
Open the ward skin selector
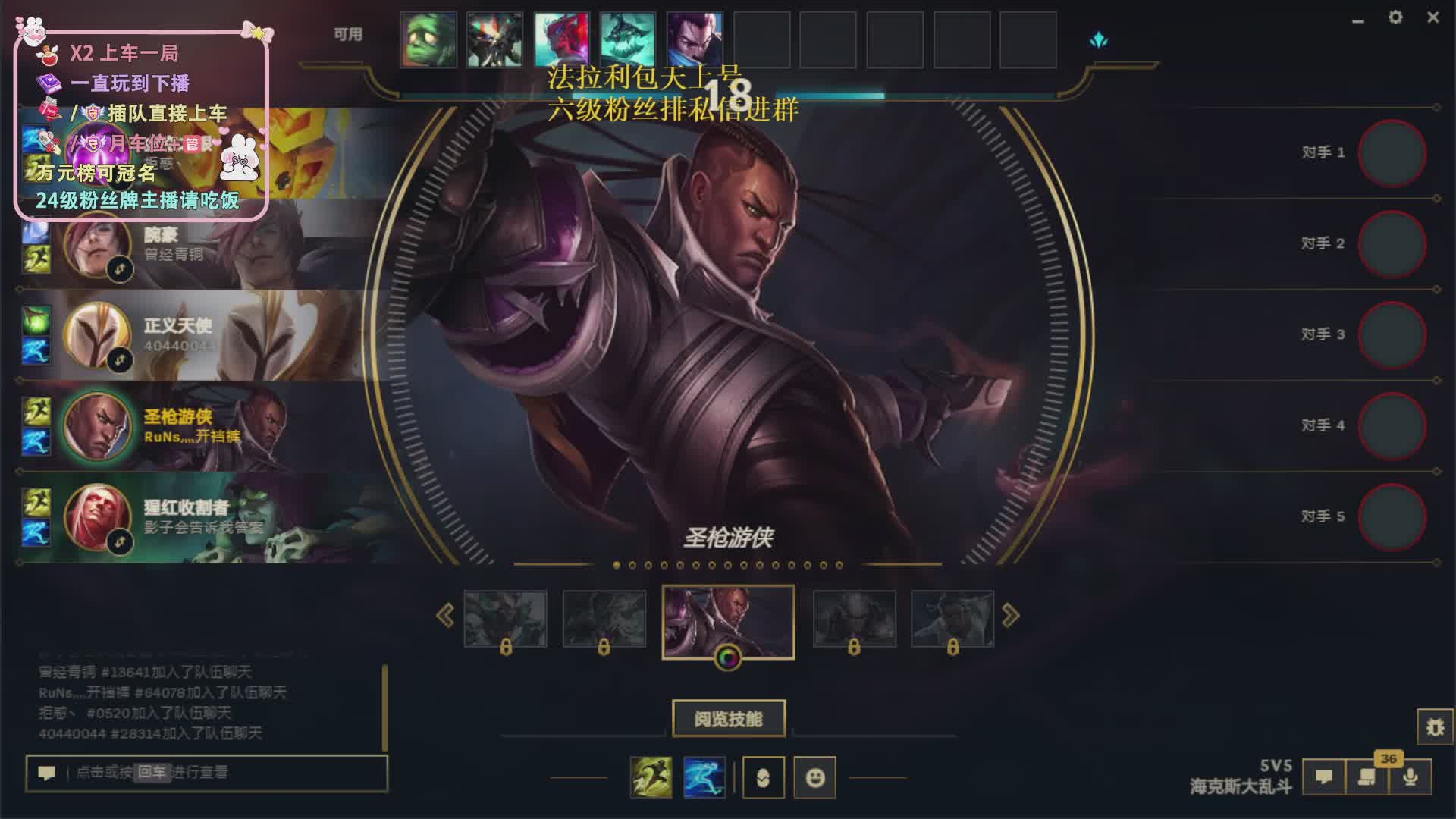pos(763,777)
